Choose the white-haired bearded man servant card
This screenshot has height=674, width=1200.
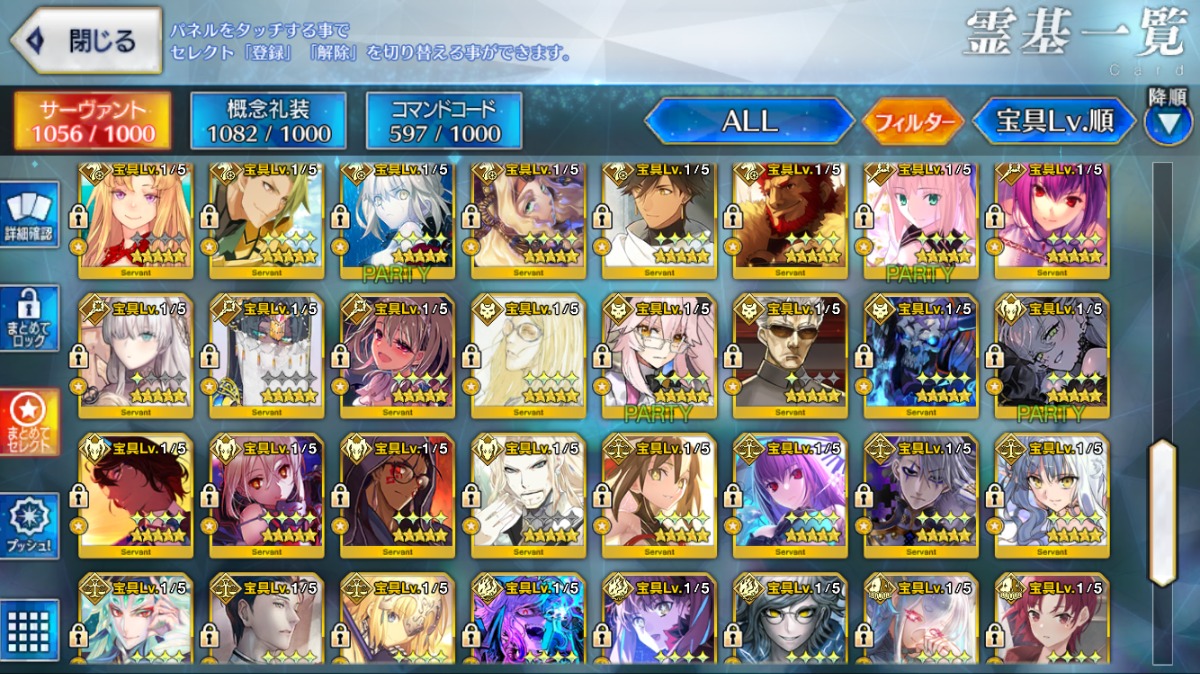pos(528,495)
